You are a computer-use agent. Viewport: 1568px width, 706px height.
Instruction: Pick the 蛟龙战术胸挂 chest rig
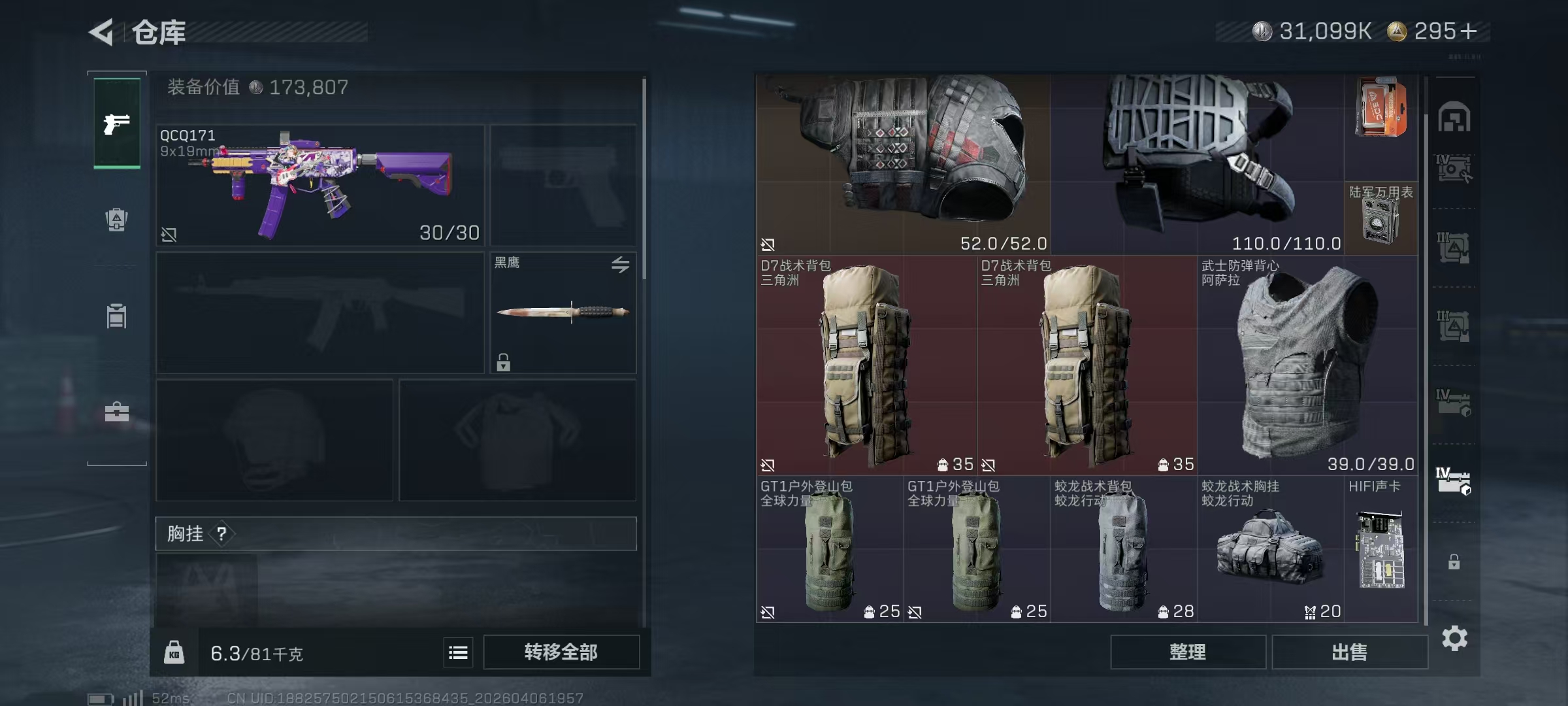1270,549
